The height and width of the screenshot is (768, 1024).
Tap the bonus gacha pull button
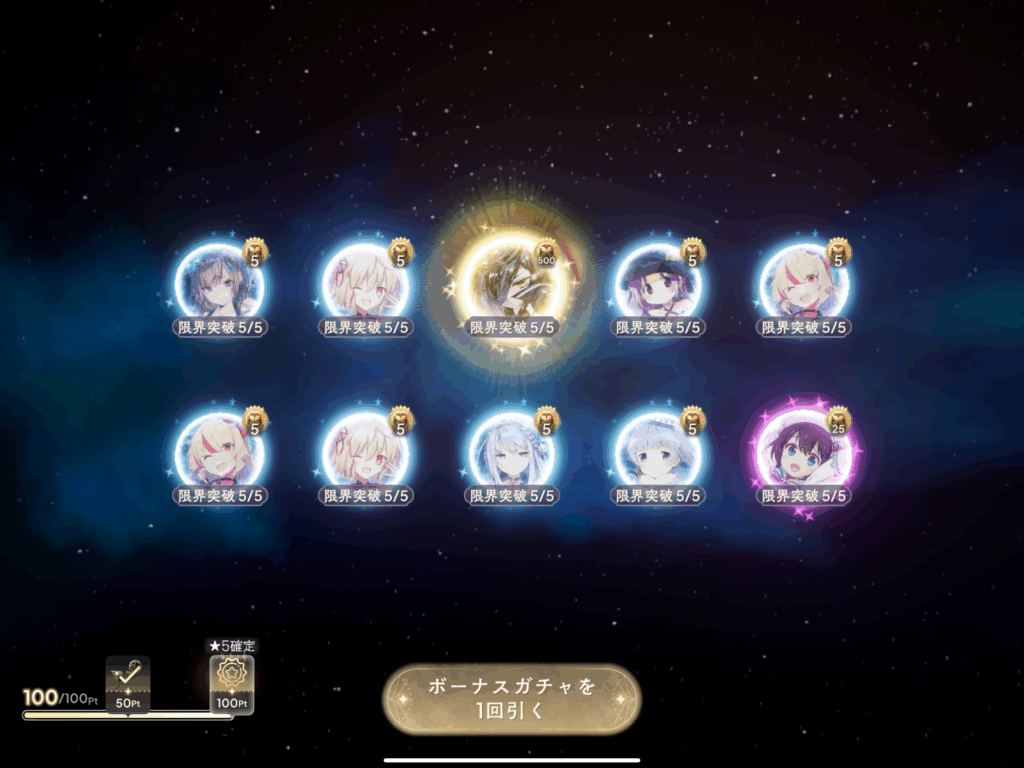click(511, 700)
